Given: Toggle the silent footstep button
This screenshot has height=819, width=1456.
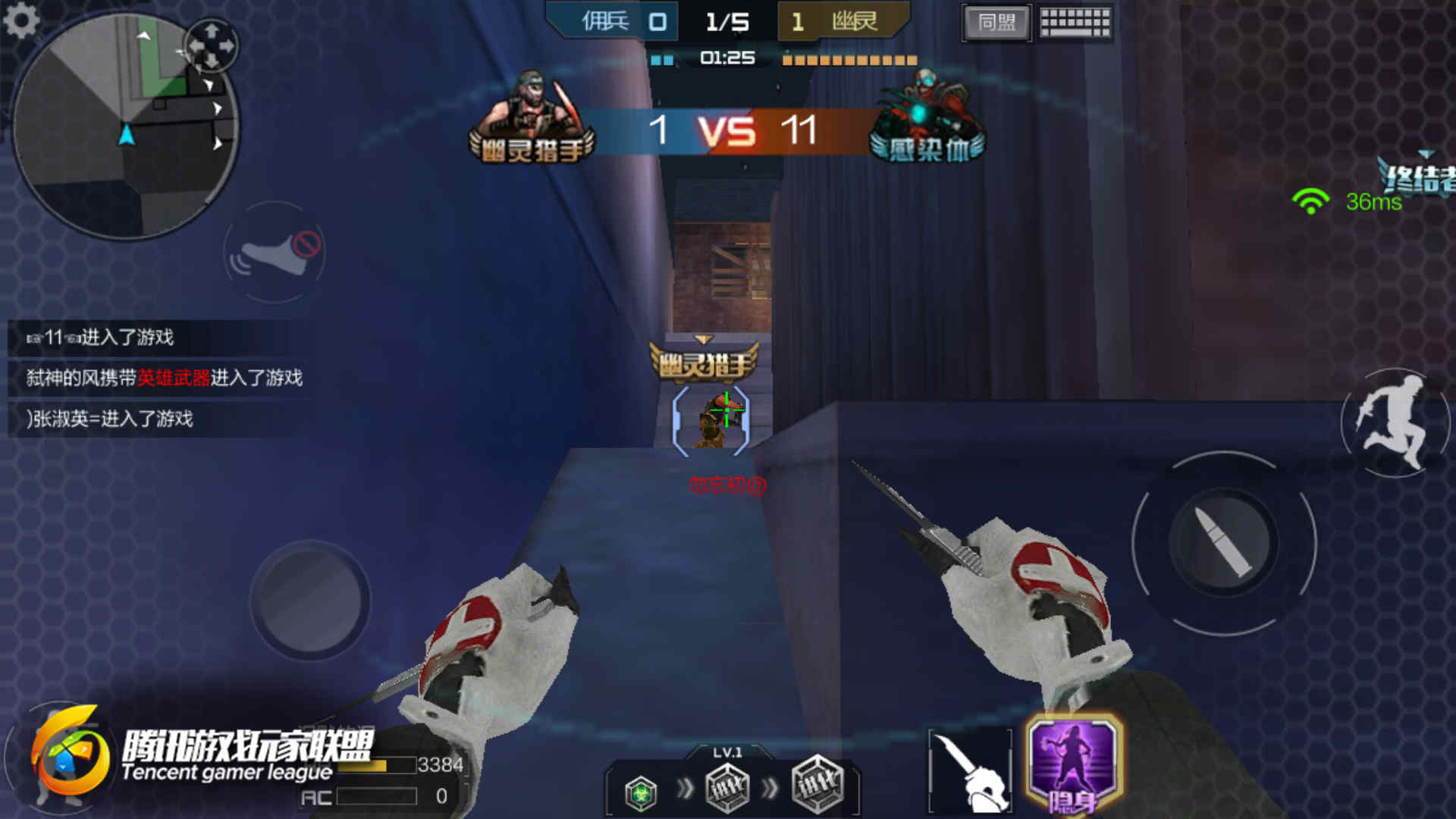Looking at the screenshot, I should point(275,253).
